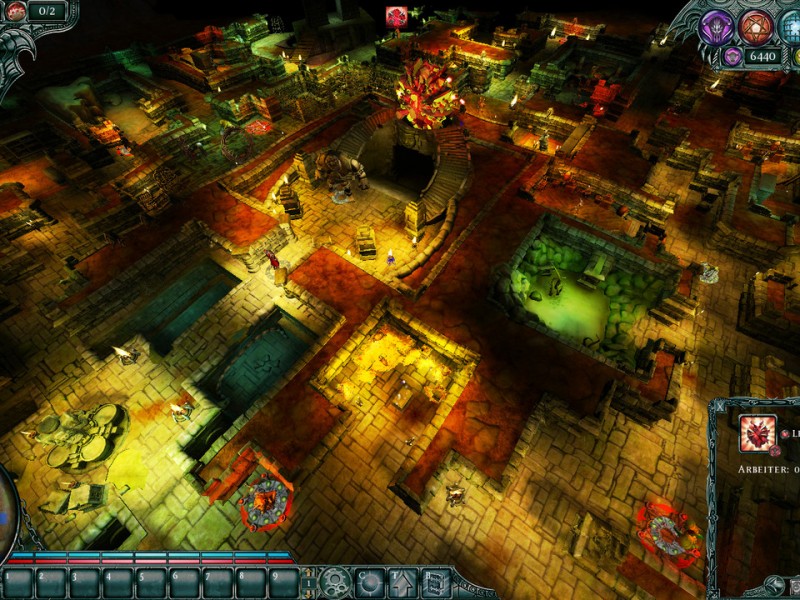Open the gear cog menu button
This screenshot has width=800, height=600.
pyautogui.click(x=336, y=582)
